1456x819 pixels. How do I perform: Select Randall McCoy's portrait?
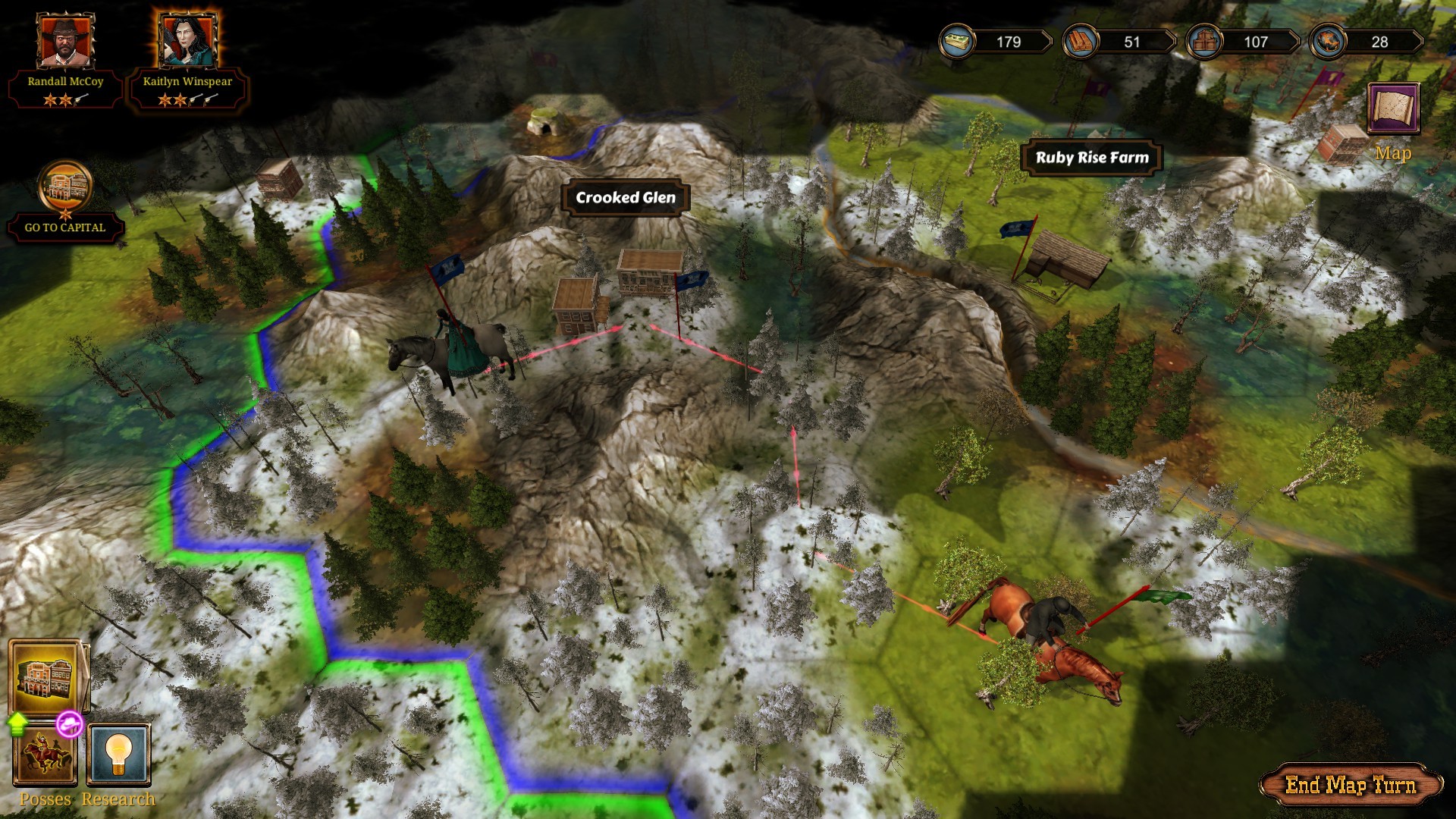point(64,42)
